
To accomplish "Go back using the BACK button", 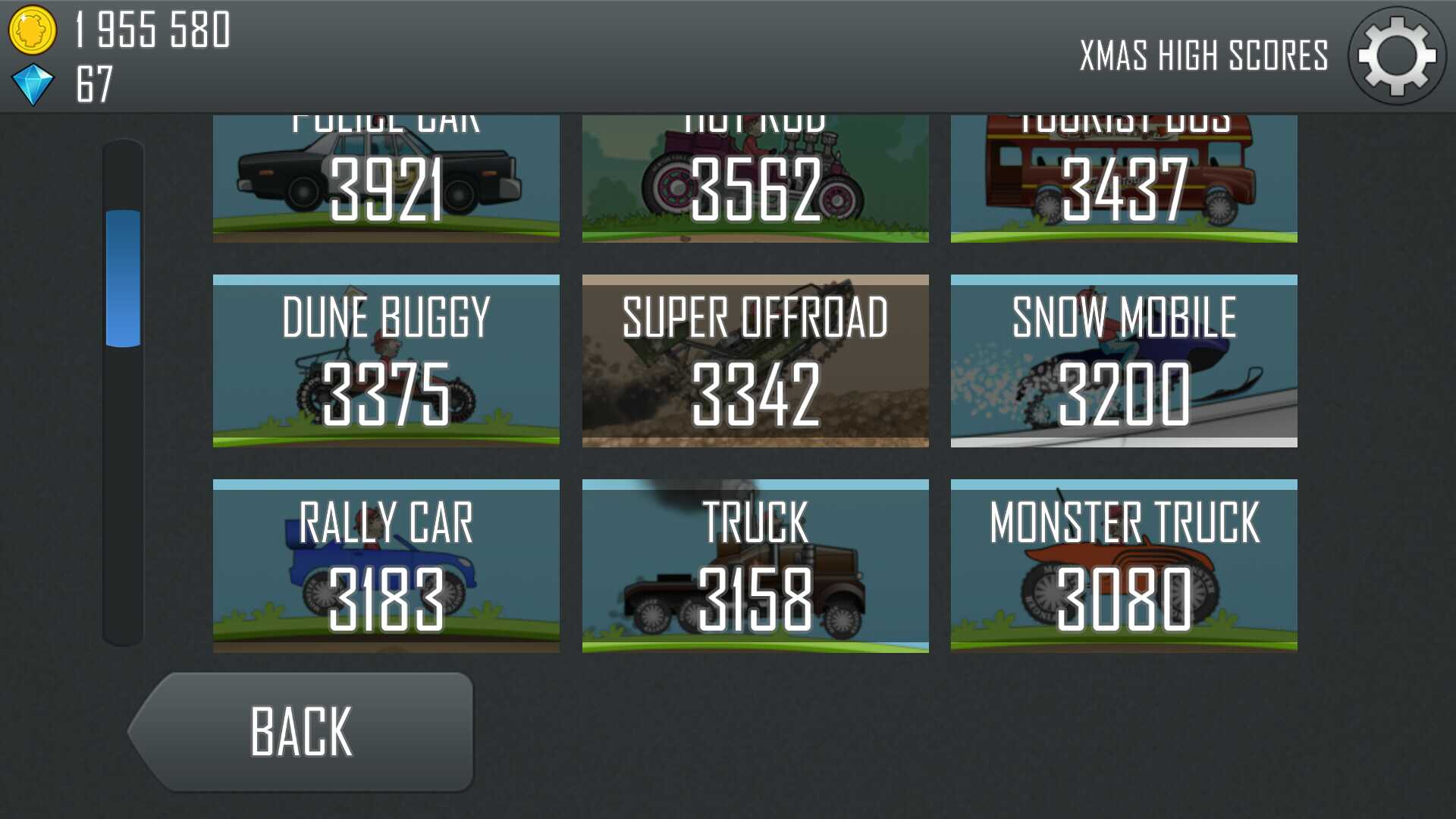I will click(x=303, y=732).
